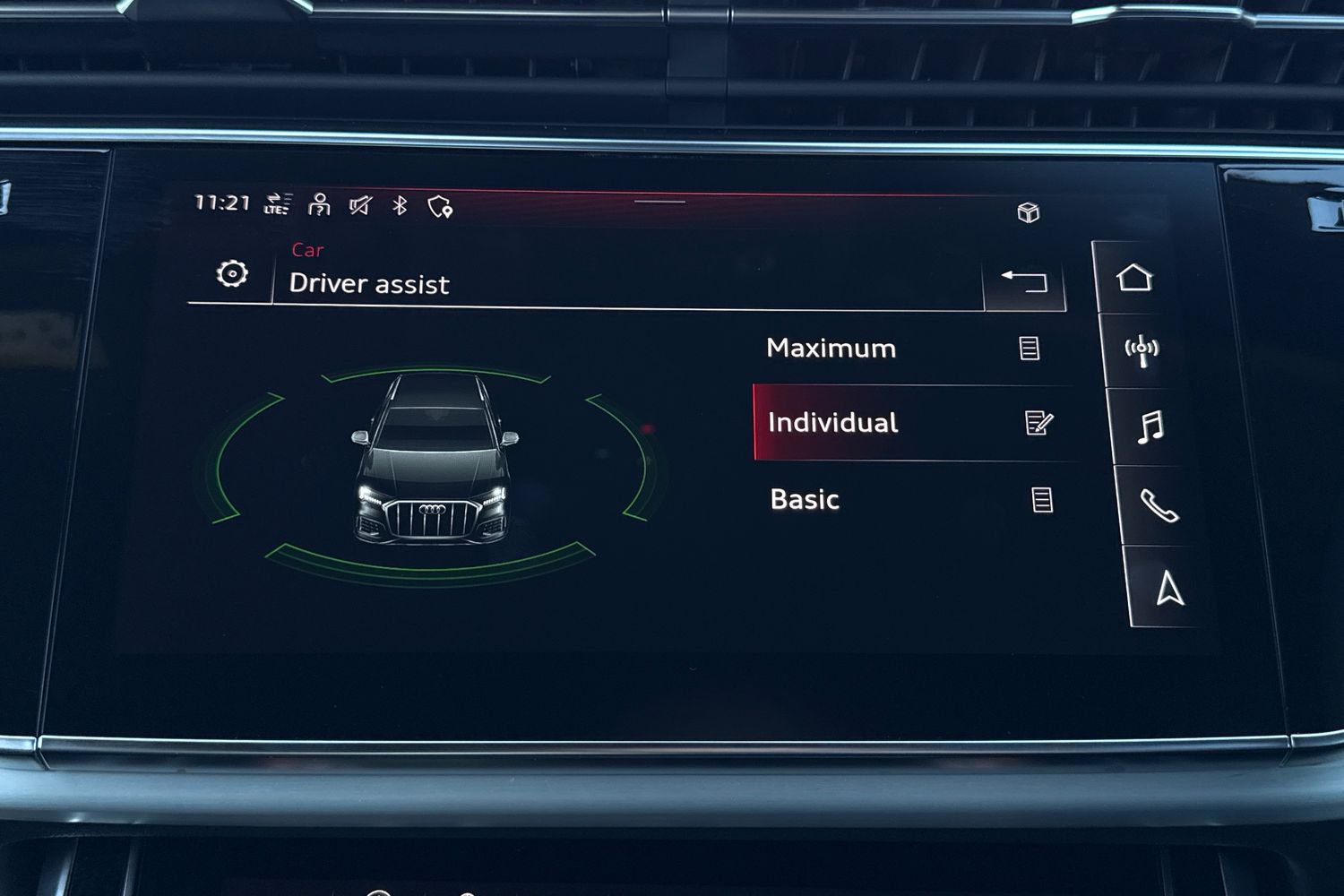1344x896 pixels.
Task: Open the radio antenna menu
Action: tap(1142, 350)
